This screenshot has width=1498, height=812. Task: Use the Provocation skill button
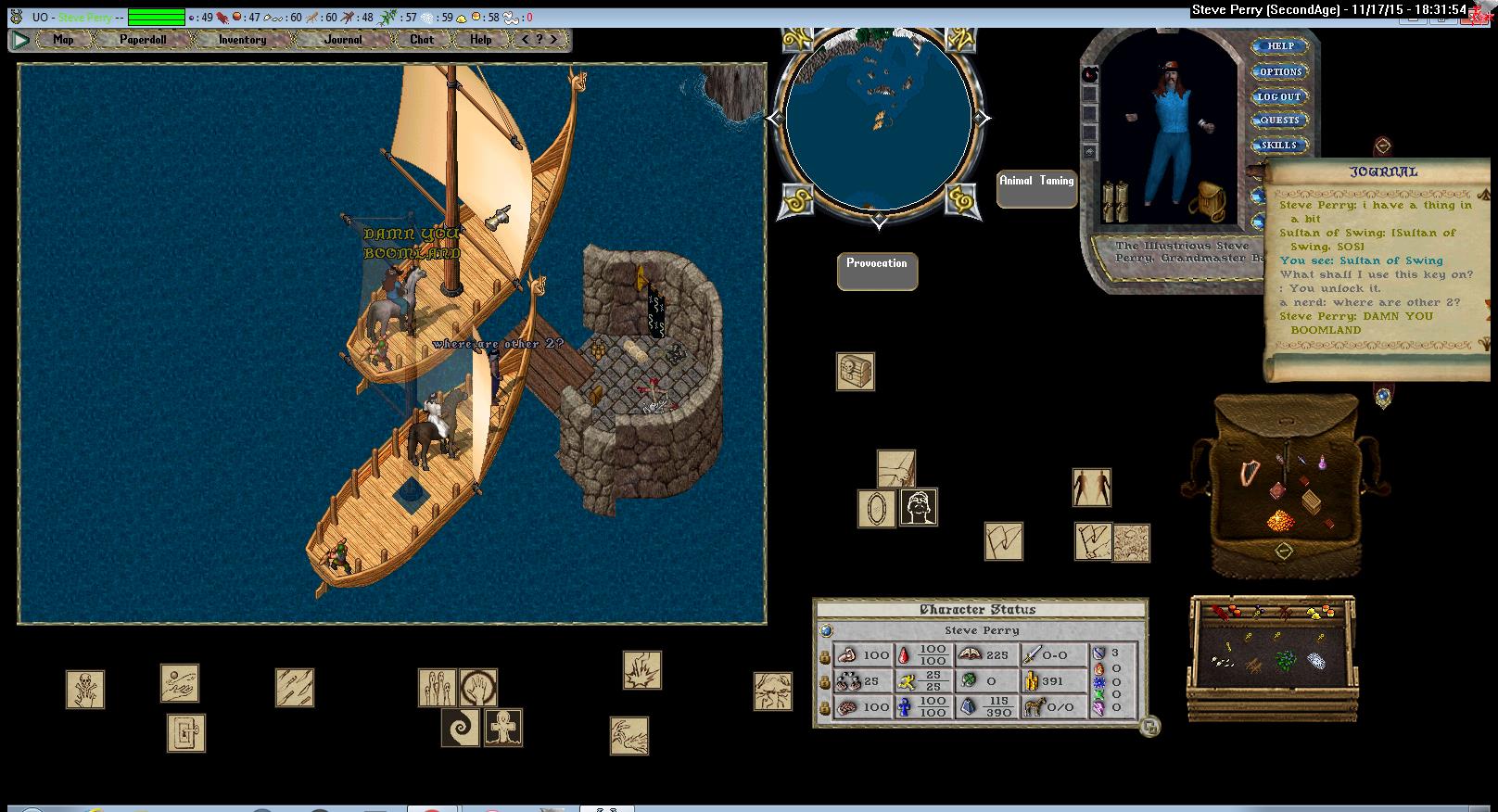(877, 271)
